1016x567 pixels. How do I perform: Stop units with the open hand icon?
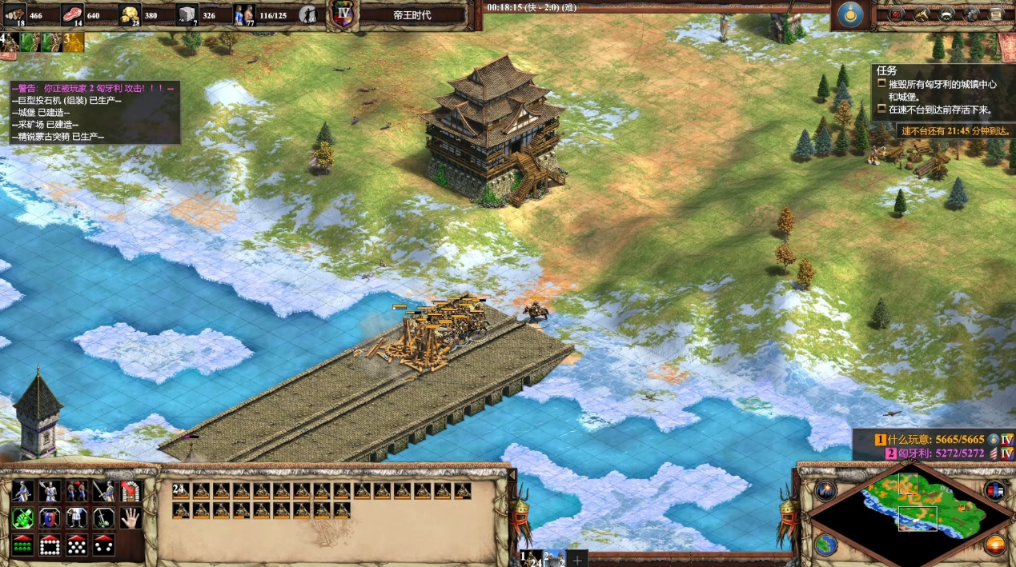point(130,518)
